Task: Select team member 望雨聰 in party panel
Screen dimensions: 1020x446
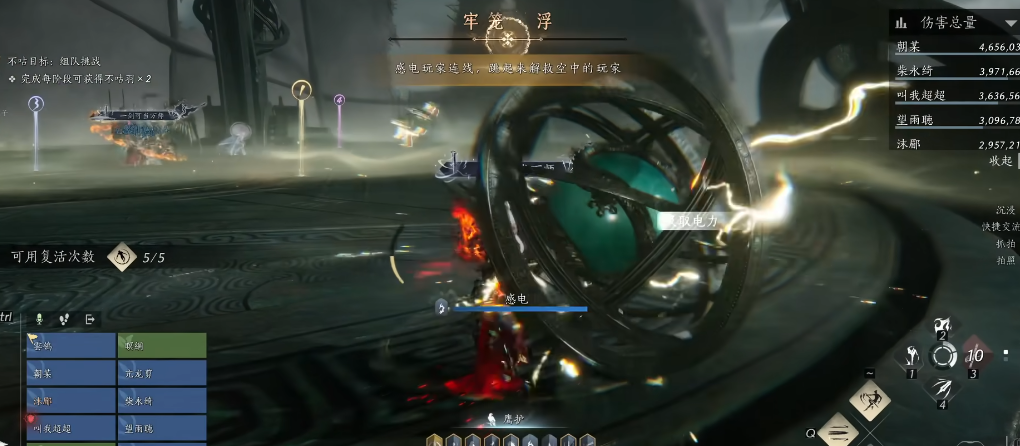Action: 162,428
